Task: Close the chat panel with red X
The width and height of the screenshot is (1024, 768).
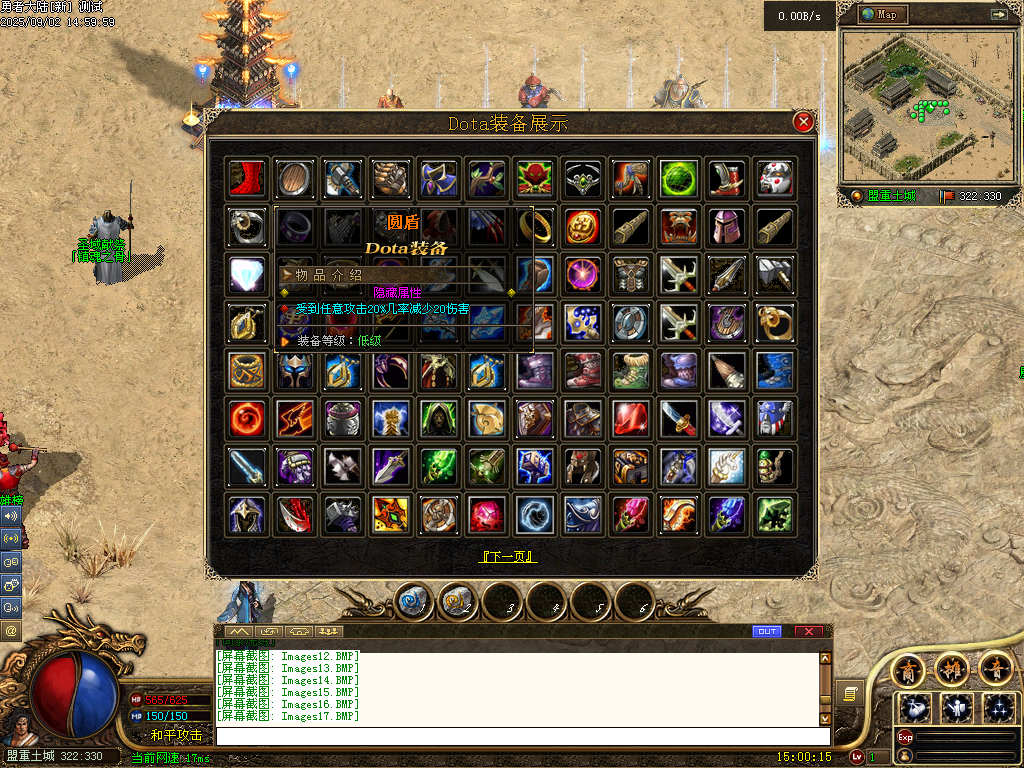Action: pyautogui.click(x=809, y=631)
